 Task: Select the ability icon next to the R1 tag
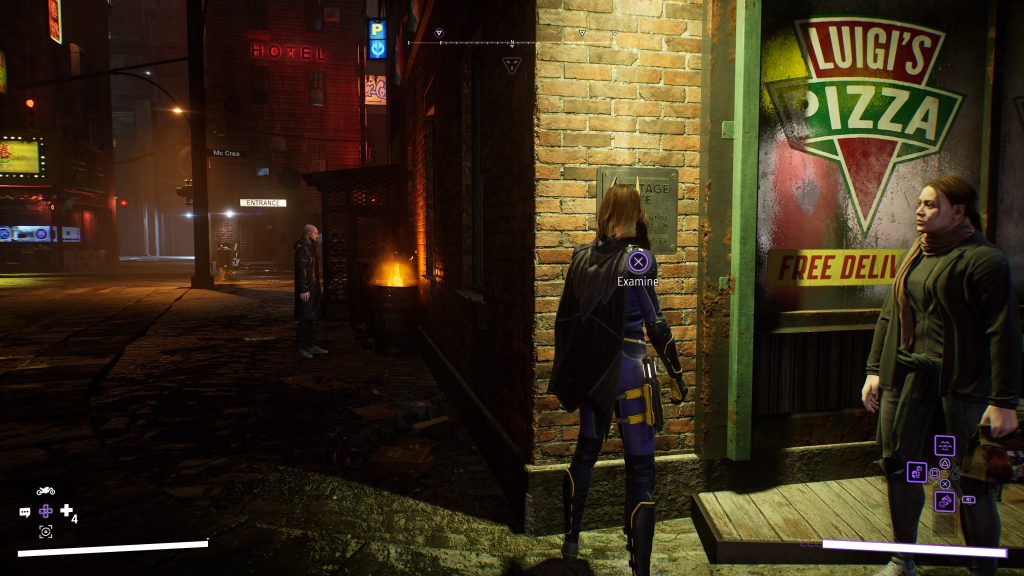944,500
